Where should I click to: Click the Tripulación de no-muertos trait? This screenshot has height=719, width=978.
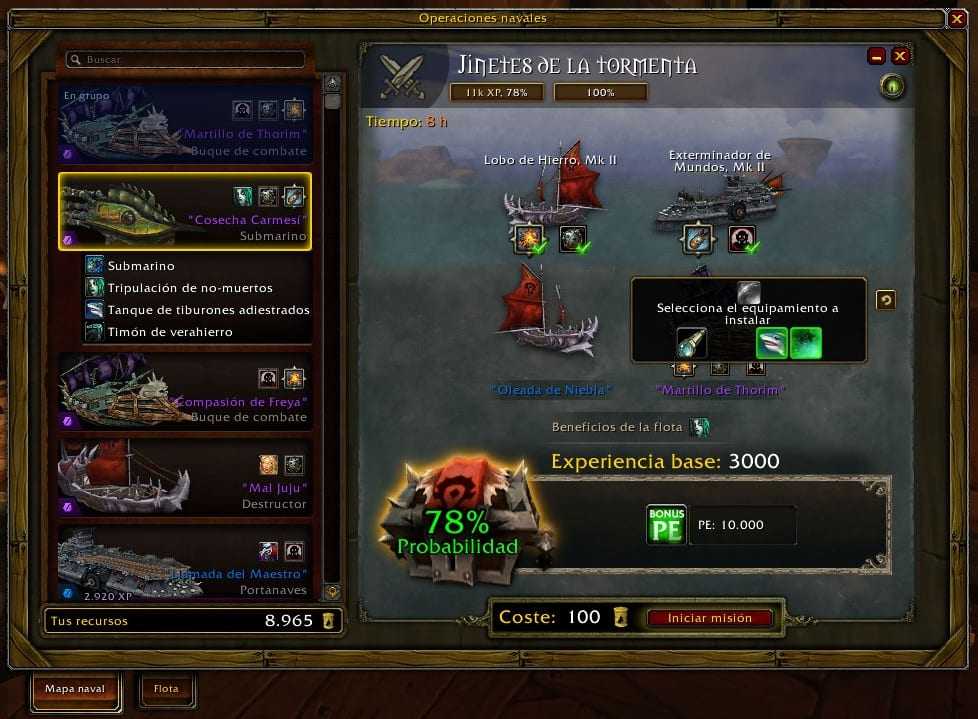pos(189,288)
